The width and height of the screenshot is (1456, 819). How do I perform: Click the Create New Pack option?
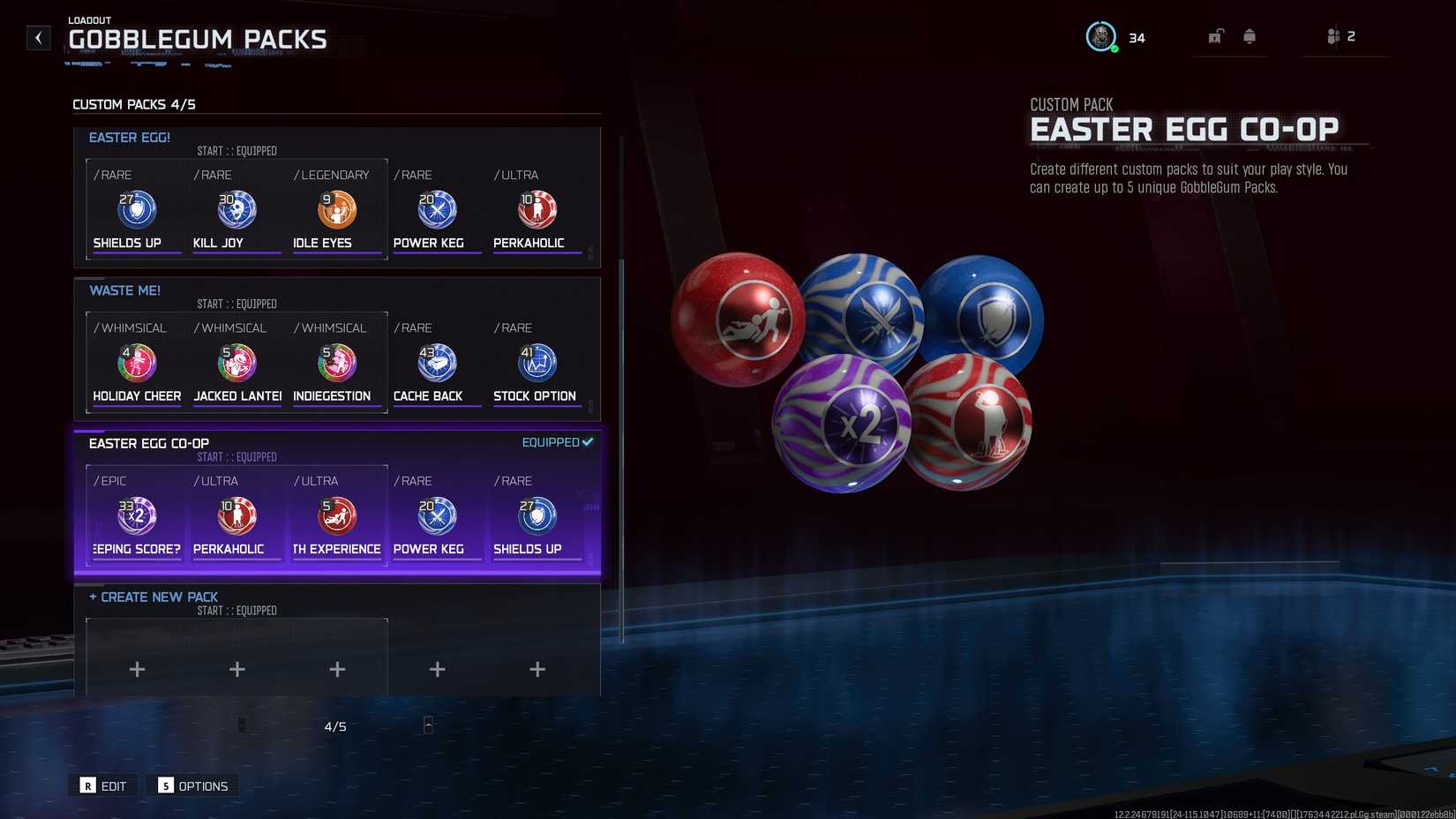154,597
